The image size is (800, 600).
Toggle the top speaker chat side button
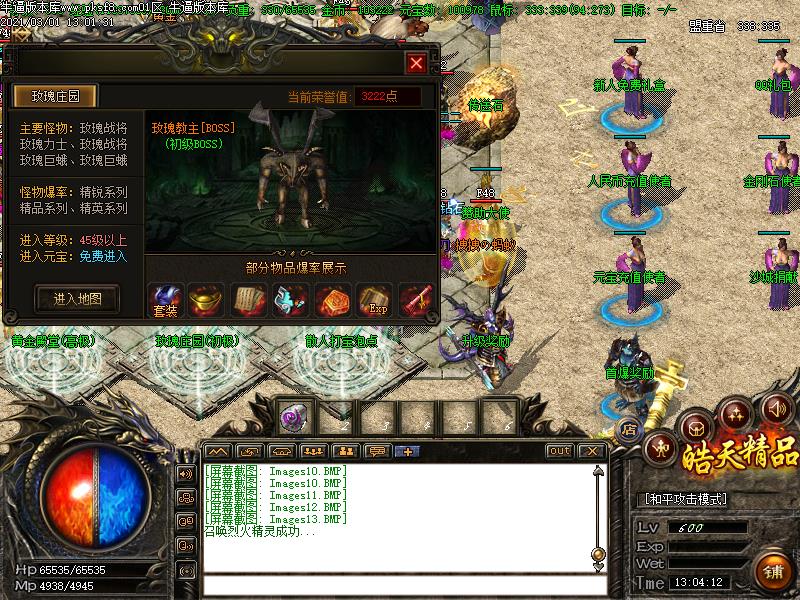coord(185,473)
